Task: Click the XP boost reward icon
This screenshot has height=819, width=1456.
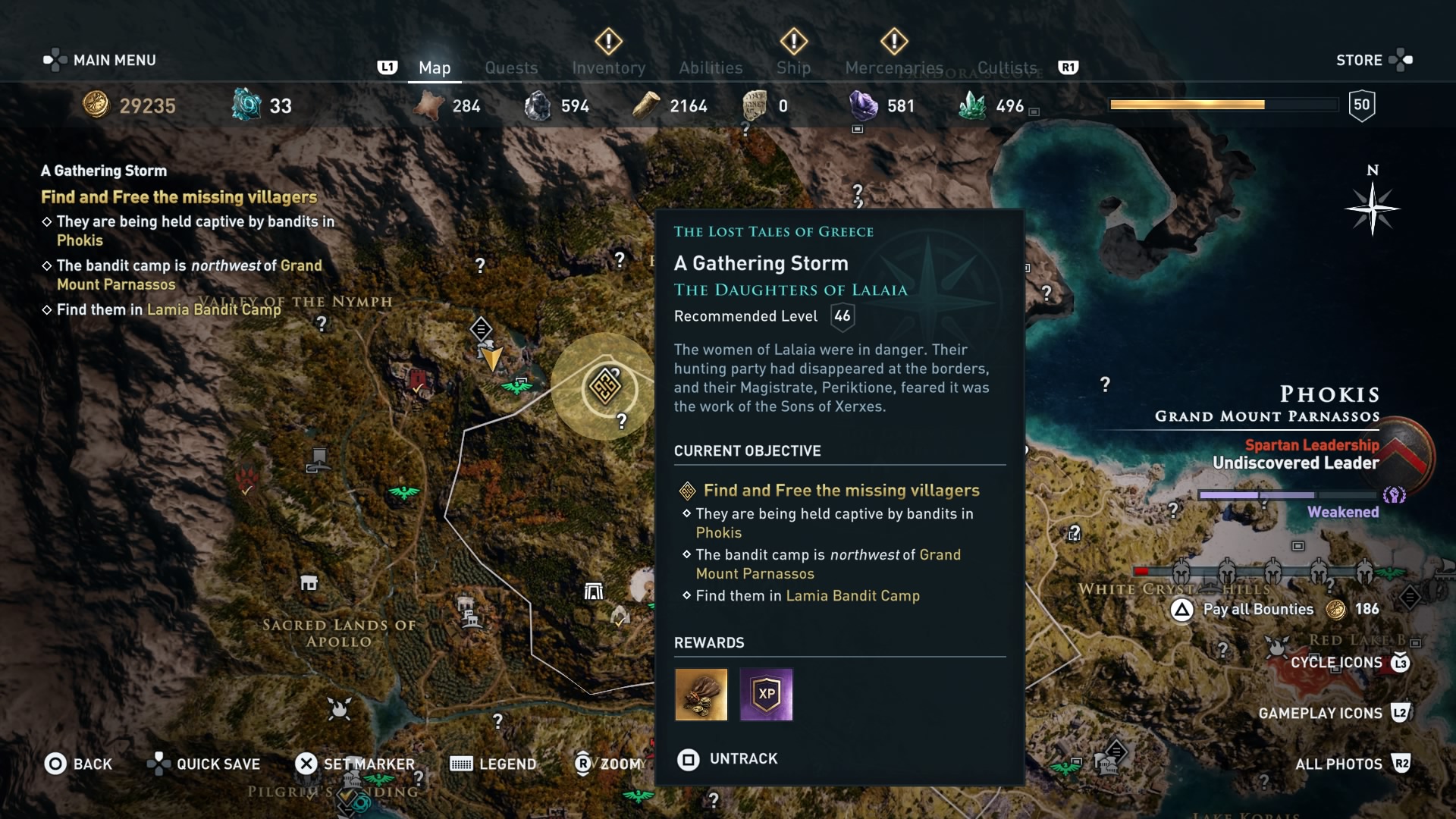Action: (766, 695)
